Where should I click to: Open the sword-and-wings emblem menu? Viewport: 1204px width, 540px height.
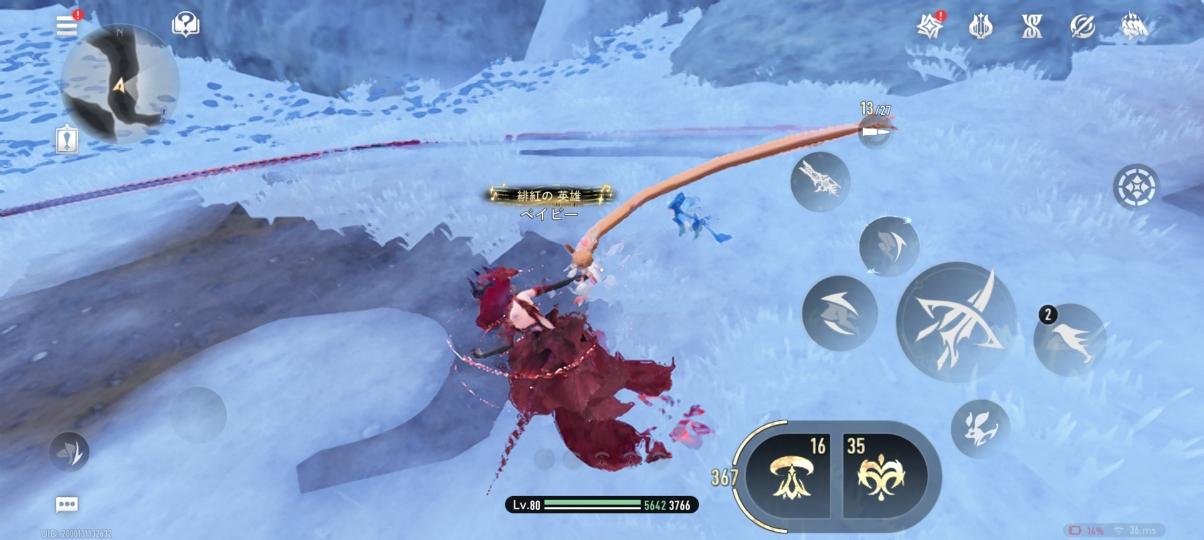(x=981, y=27)
